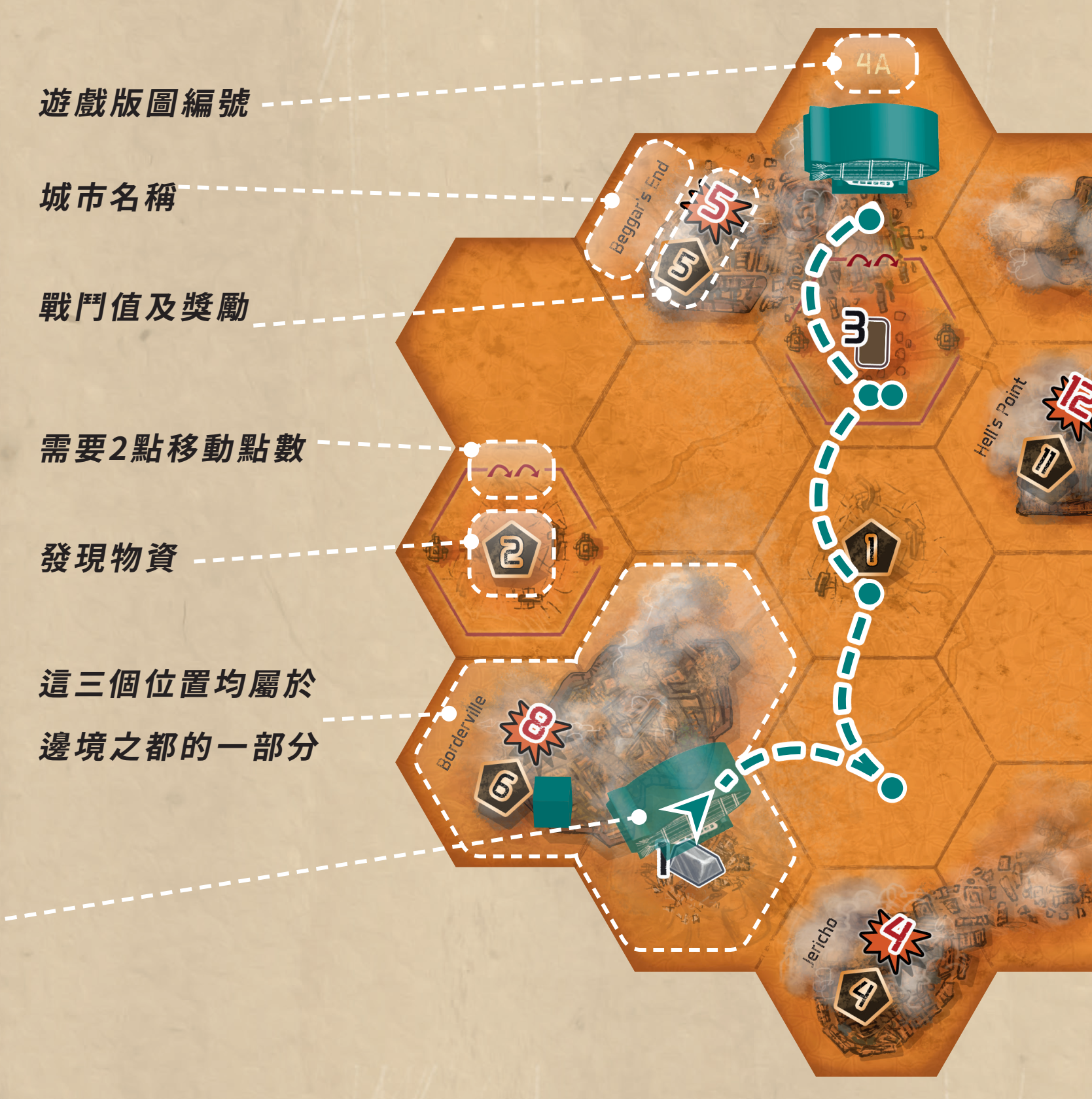The image size is (1092, 1099).
Task: Select the discovery token numbered 2
Action: point(512,553)
